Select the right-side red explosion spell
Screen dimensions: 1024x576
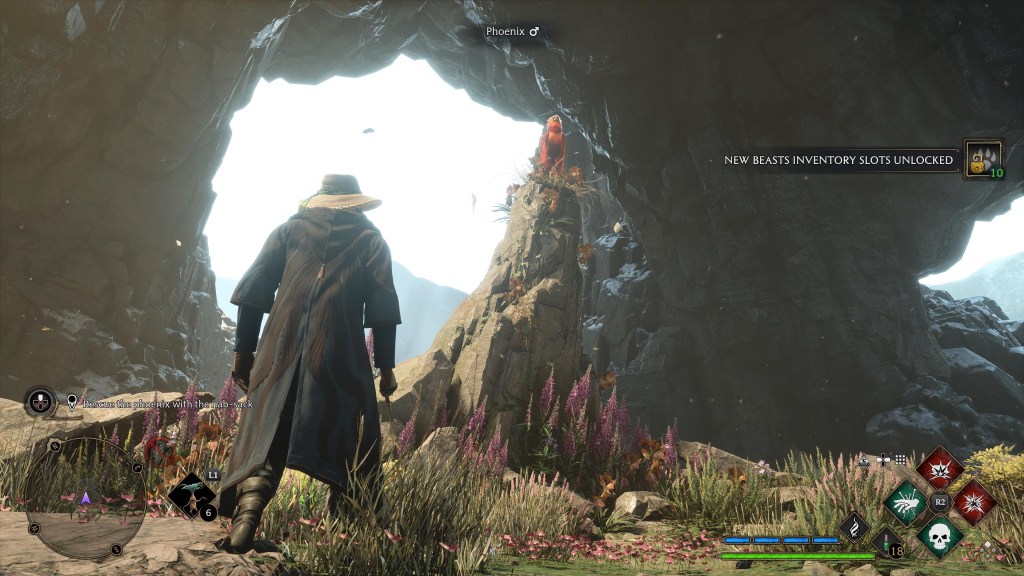974,502
